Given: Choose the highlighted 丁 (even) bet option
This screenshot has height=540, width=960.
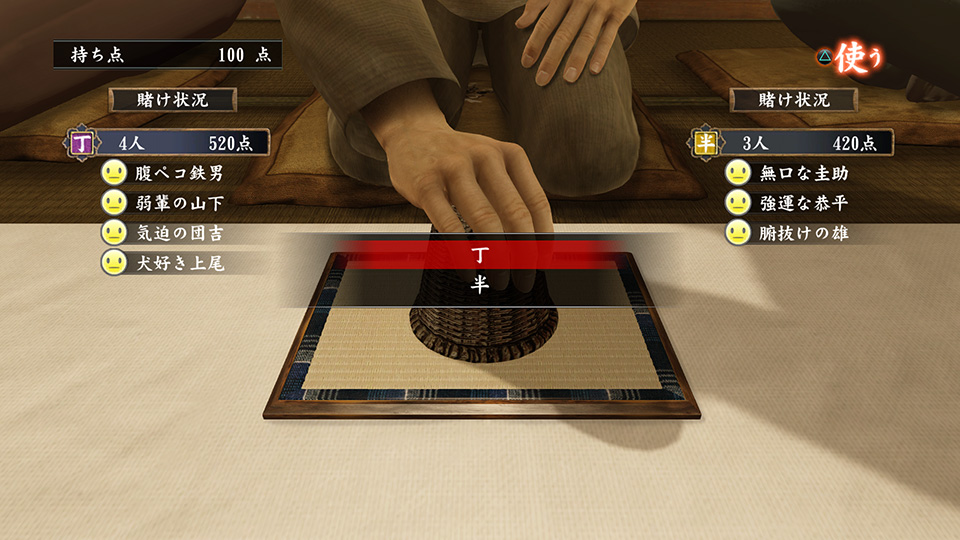Looking at the screenshot, I should [x=480, y=255].
